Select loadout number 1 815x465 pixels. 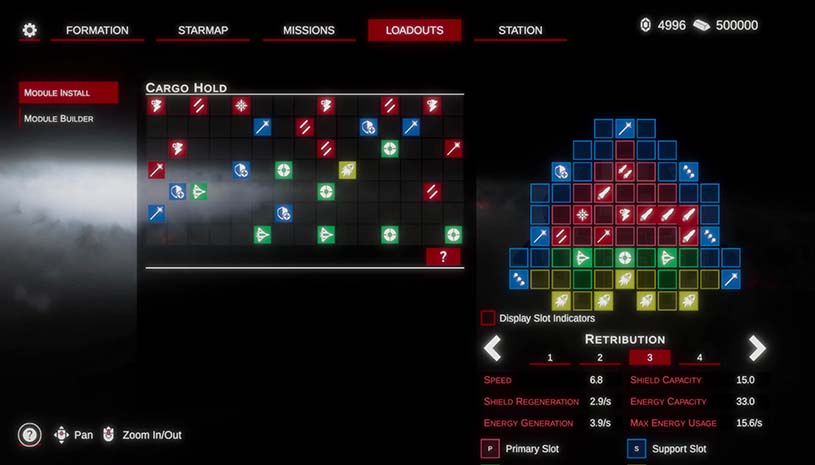point(550,358)
